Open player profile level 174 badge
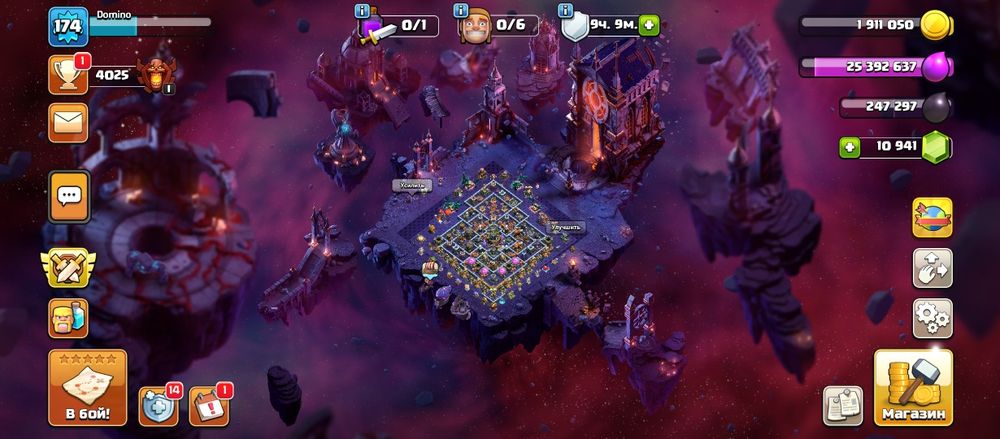This screenshot has height=439, width=1000. [x=68, y=27]
